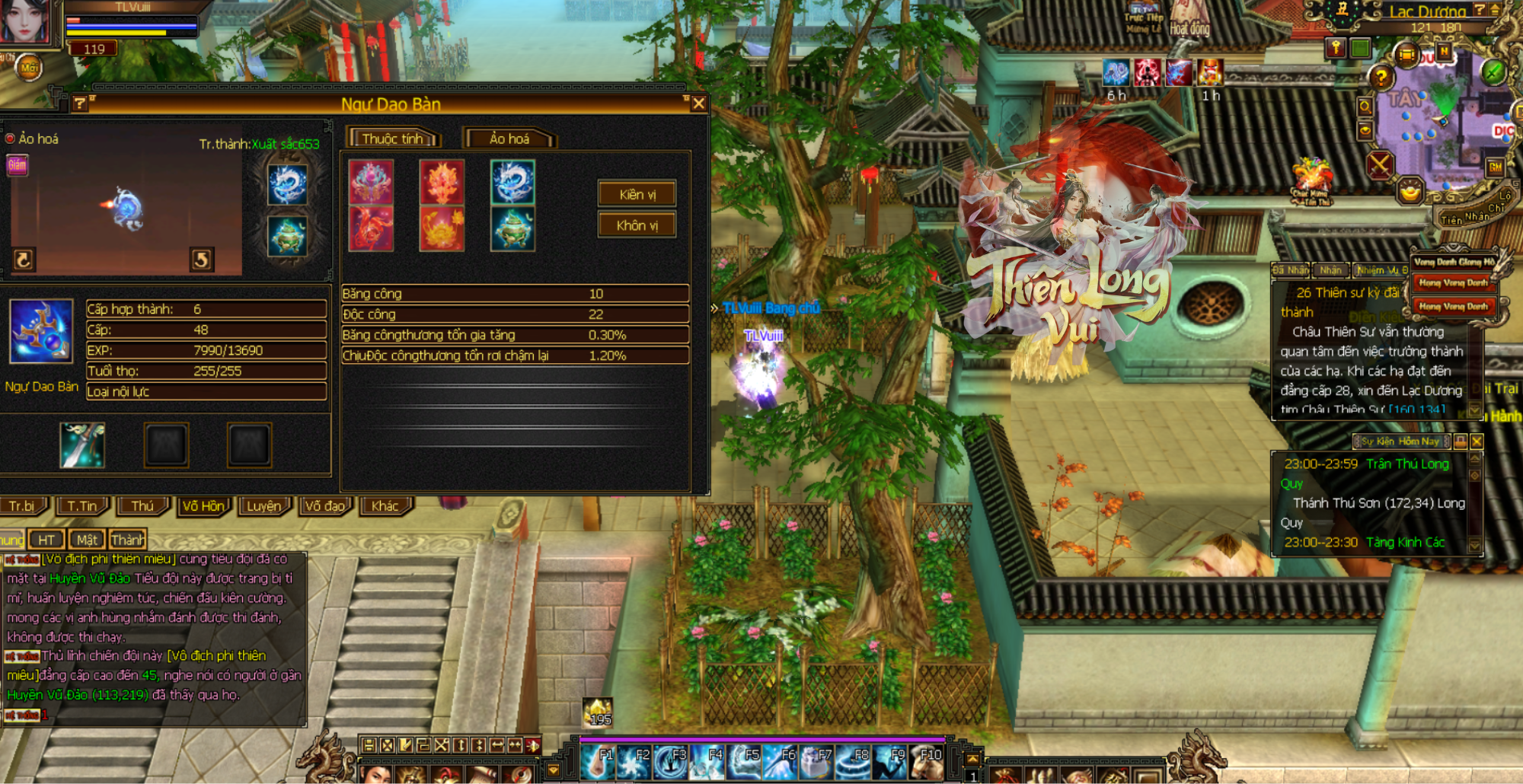Select the Khôn vị button

(637, 225)
